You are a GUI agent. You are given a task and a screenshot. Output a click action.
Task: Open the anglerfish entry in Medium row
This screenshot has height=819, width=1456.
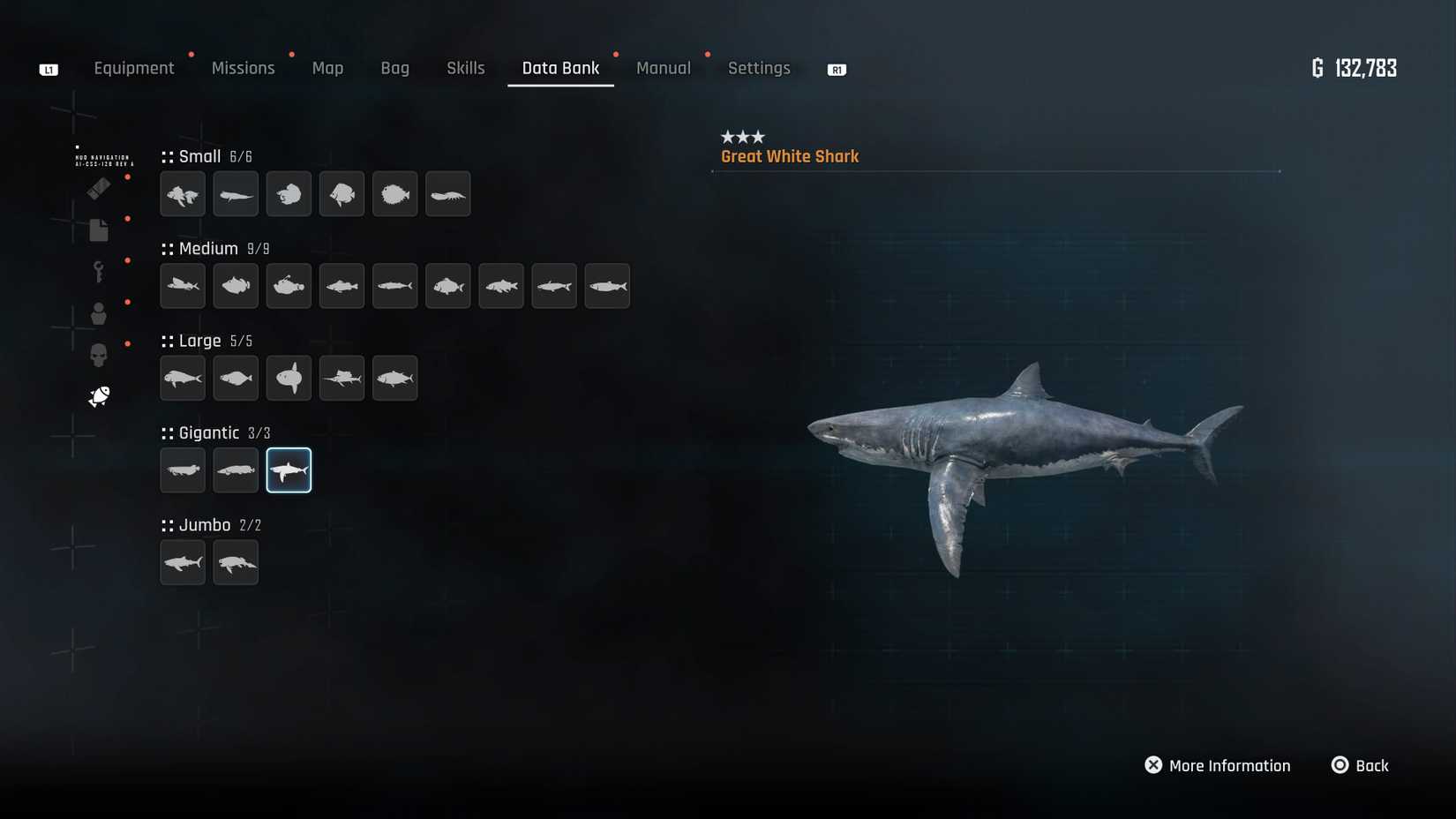(x=289, y=286)
